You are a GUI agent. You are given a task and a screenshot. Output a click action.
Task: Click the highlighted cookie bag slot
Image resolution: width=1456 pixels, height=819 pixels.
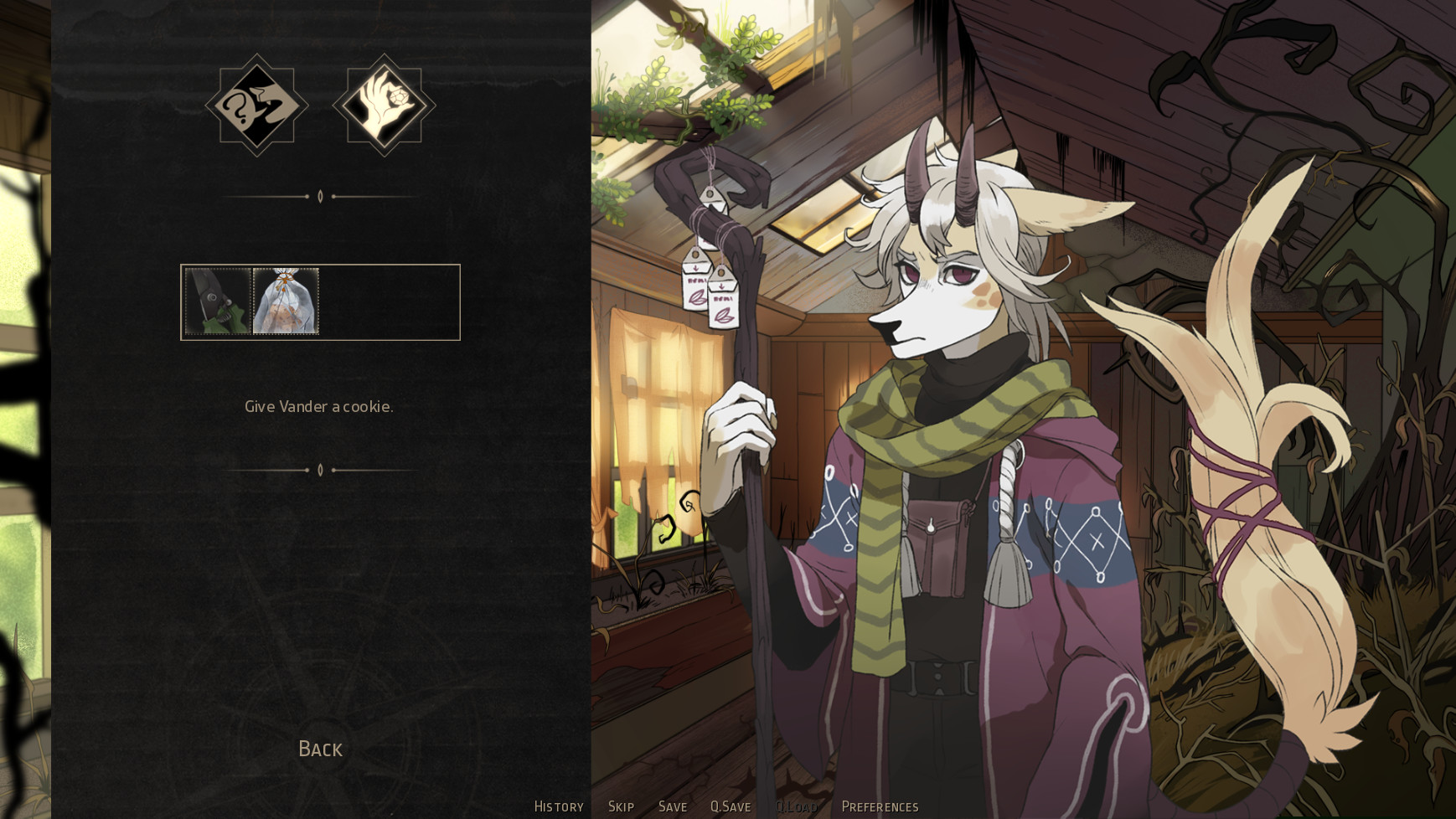286,301
